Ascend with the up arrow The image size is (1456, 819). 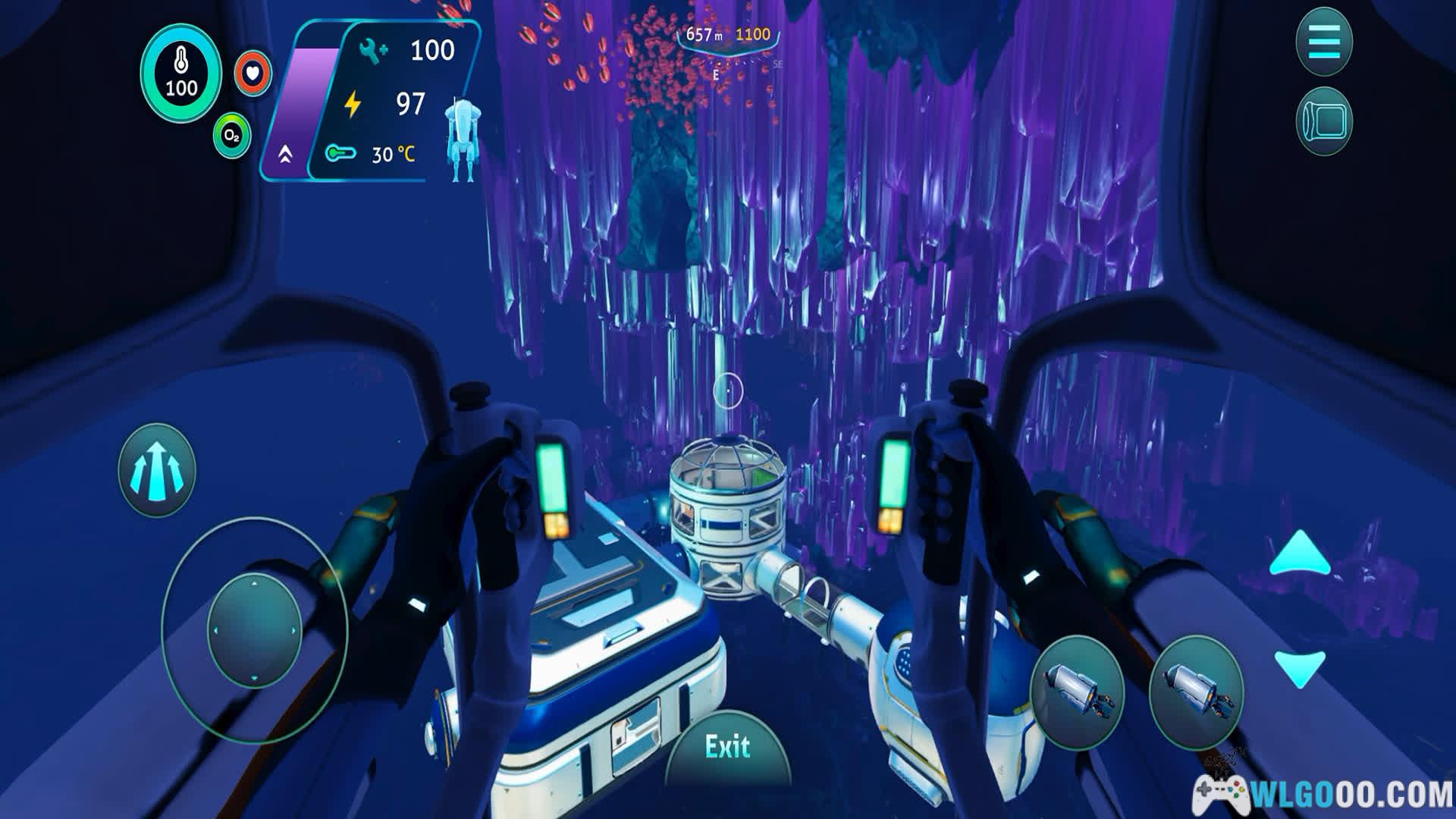pos(1300,554)
